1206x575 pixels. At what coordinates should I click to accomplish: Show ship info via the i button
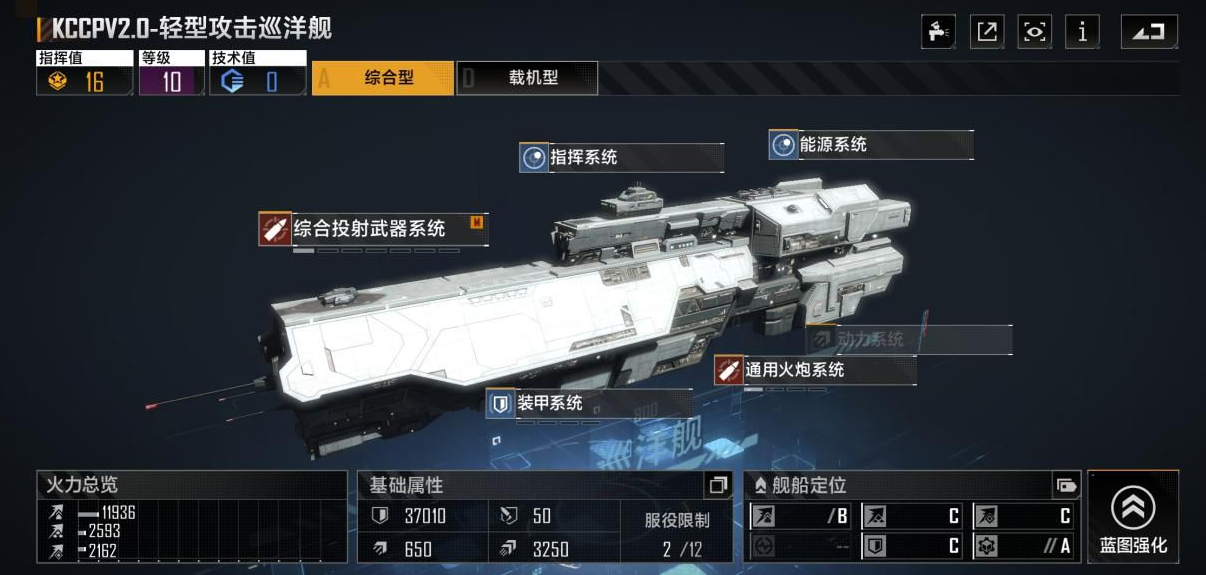pyautogui.click(x=1082, y=32)
